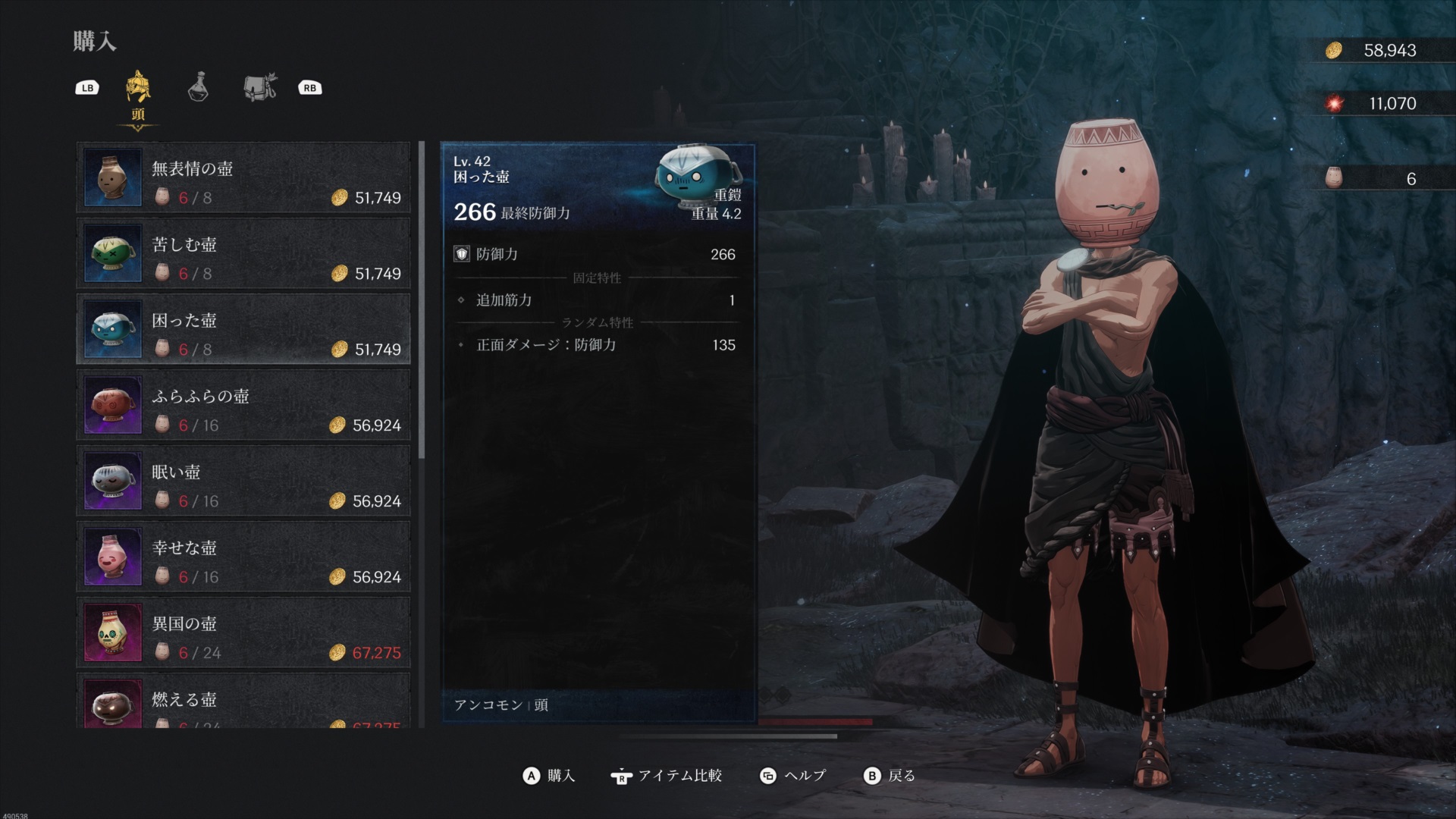Image resolution: width=1456 pixels, height=819 pixels.
Task: Choose the 苦しむ壺 item row
Action: 243,254
